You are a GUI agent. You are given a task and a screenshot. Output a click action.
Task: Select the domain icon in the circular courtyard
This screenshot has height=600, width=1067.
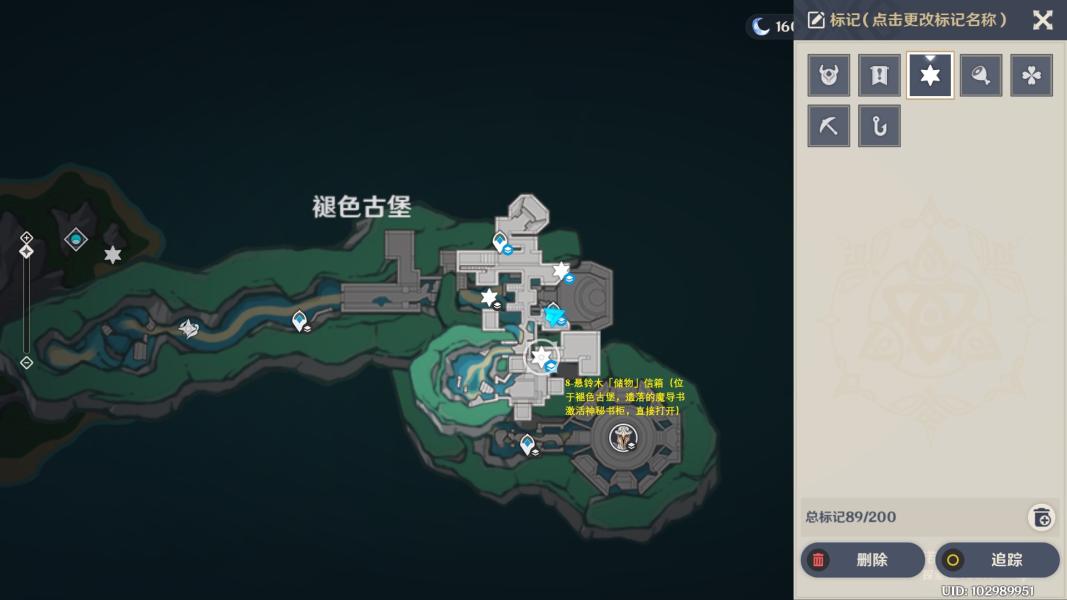624,437
